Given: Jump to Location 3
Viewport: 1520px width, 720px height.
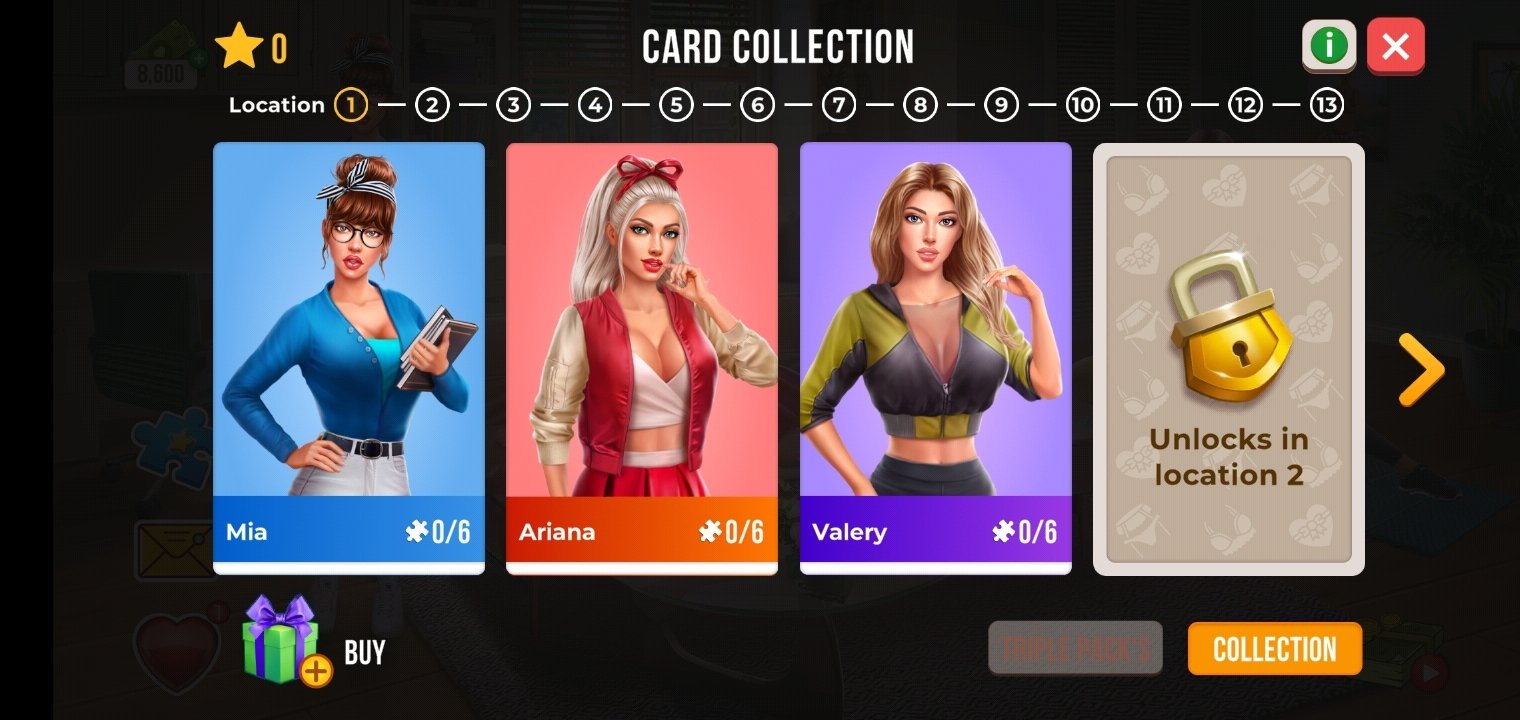Looking at the screenshot, I should (513, 105).
